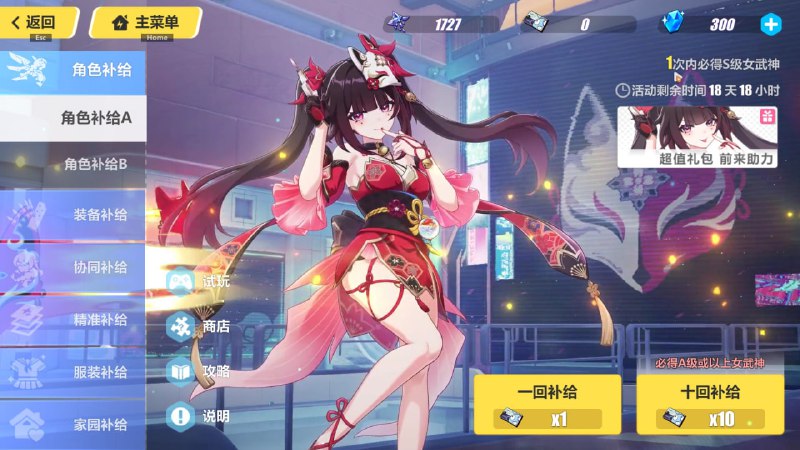Add crystals with the blue plus button
800x450 pixels.
coord(770,24)
